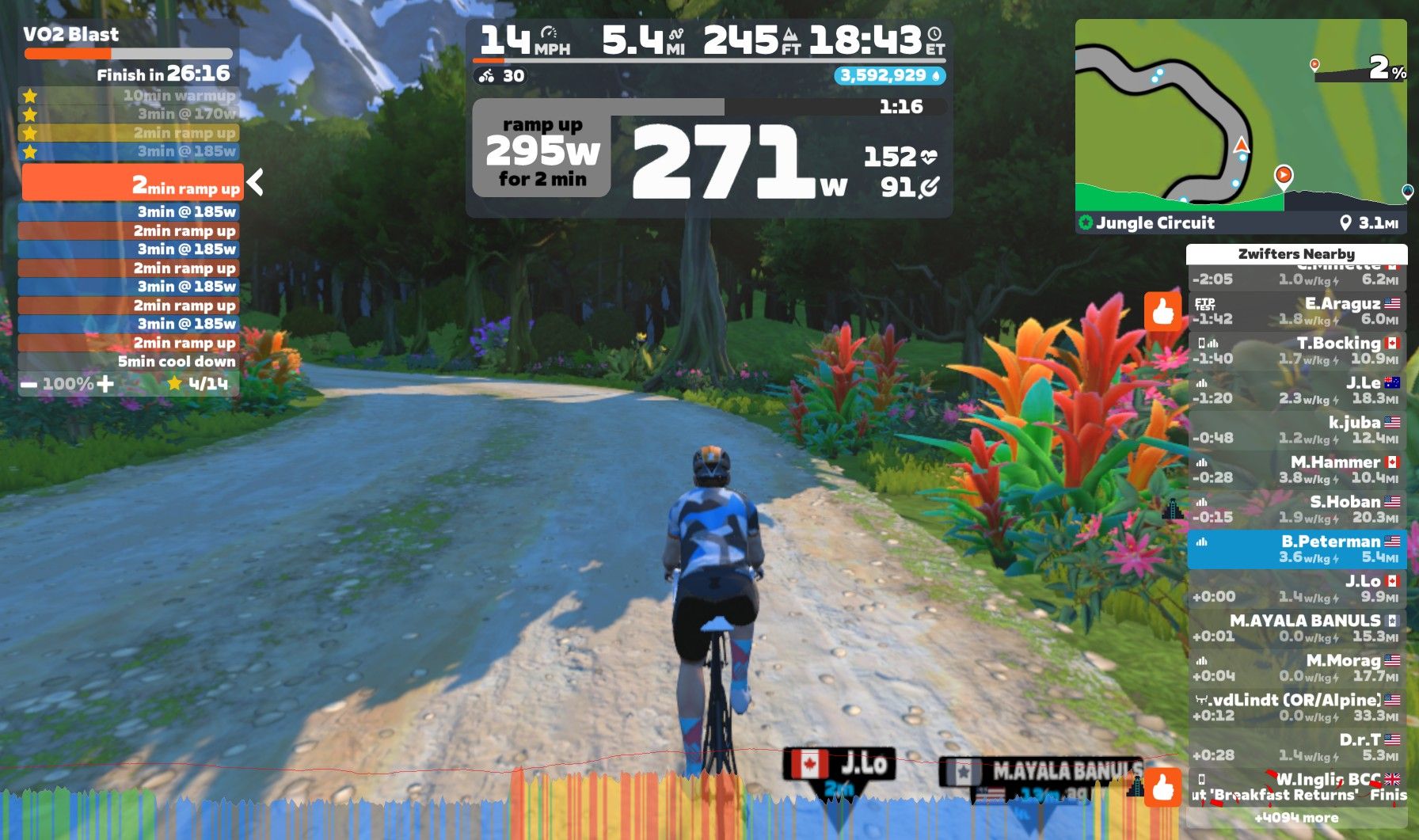The height and width of the screenshot is (840, 1419).
Task: Select the highlighted B.Peterman row
Action: tap(1296, 549)
